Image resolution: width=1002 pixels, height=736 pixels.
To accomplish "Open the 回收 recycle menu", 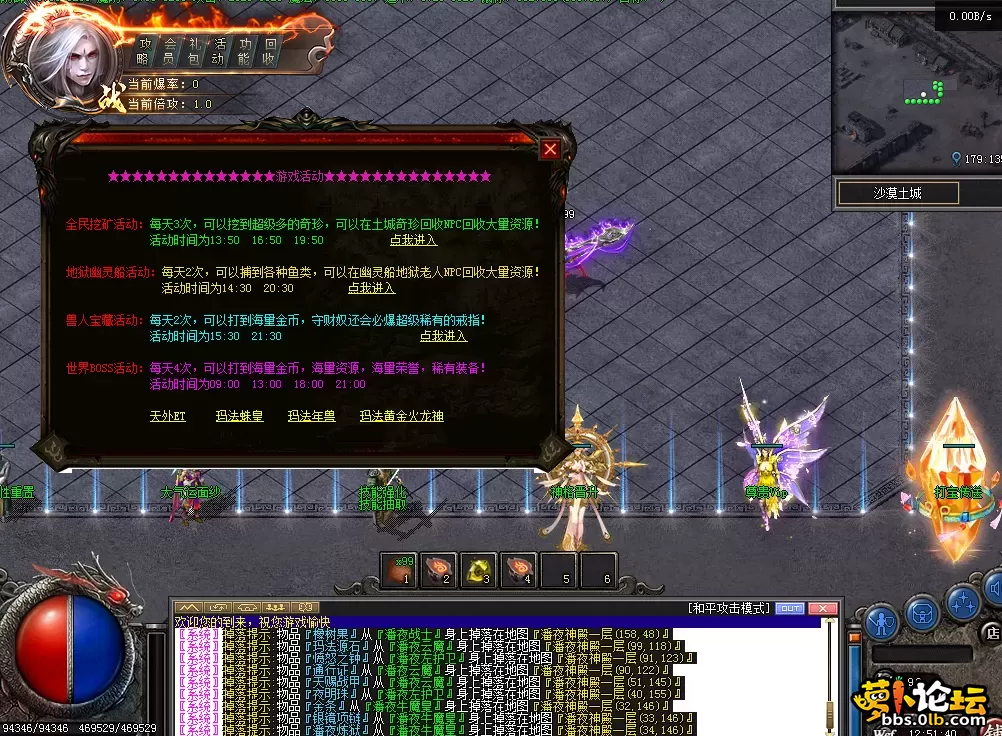I will coord(270,51).
